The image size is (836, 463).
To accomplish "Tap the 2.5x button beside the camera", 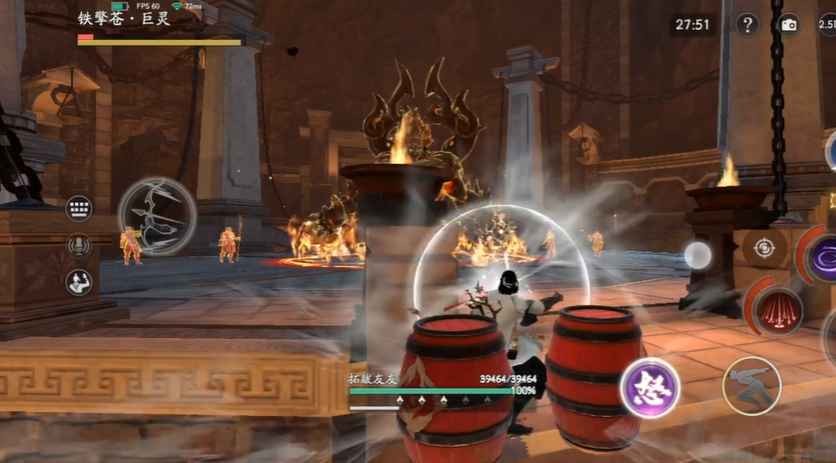I will coord(826,25).
